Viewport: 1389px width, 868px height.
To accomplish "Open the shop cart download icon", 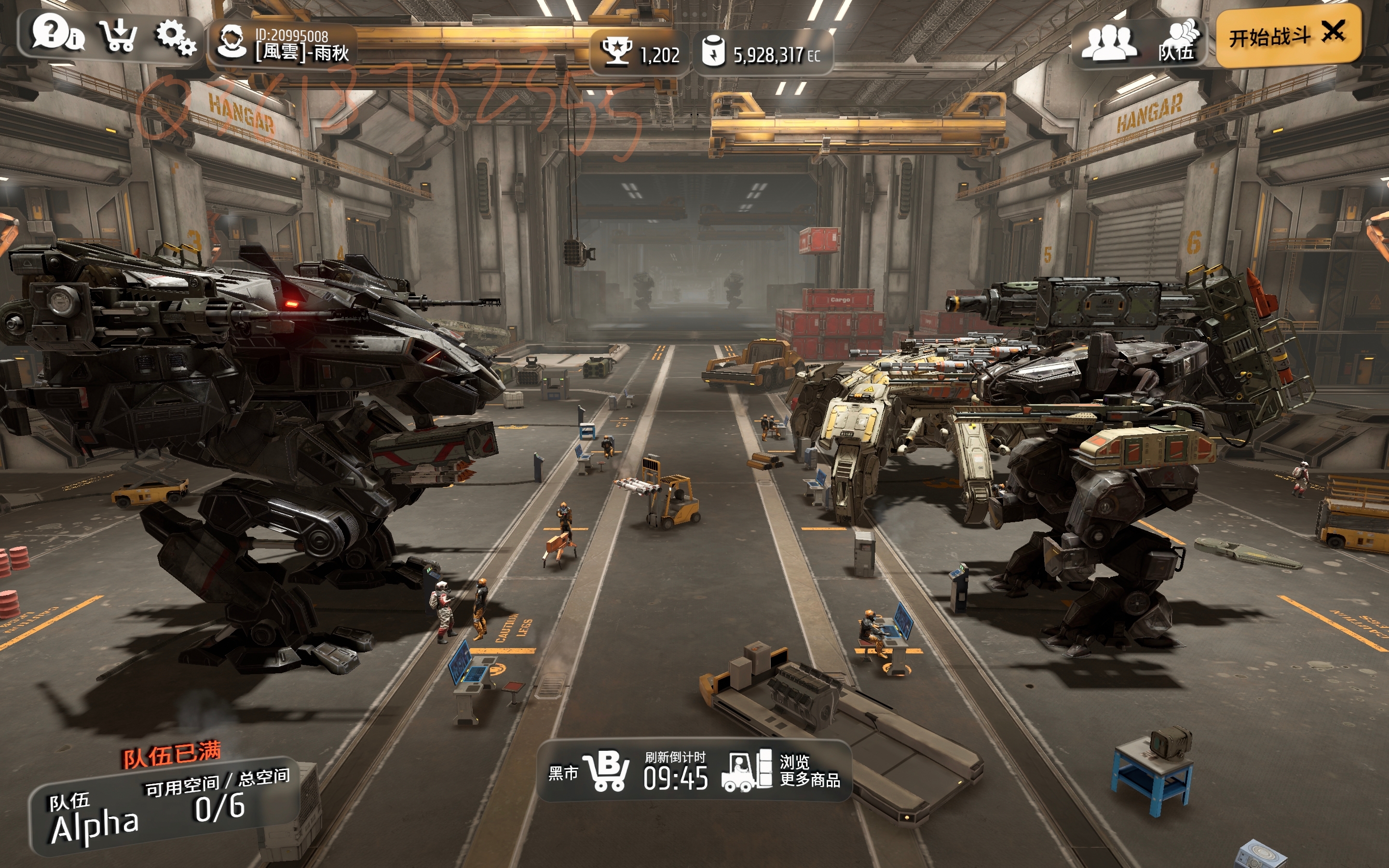I will point(118,36).
